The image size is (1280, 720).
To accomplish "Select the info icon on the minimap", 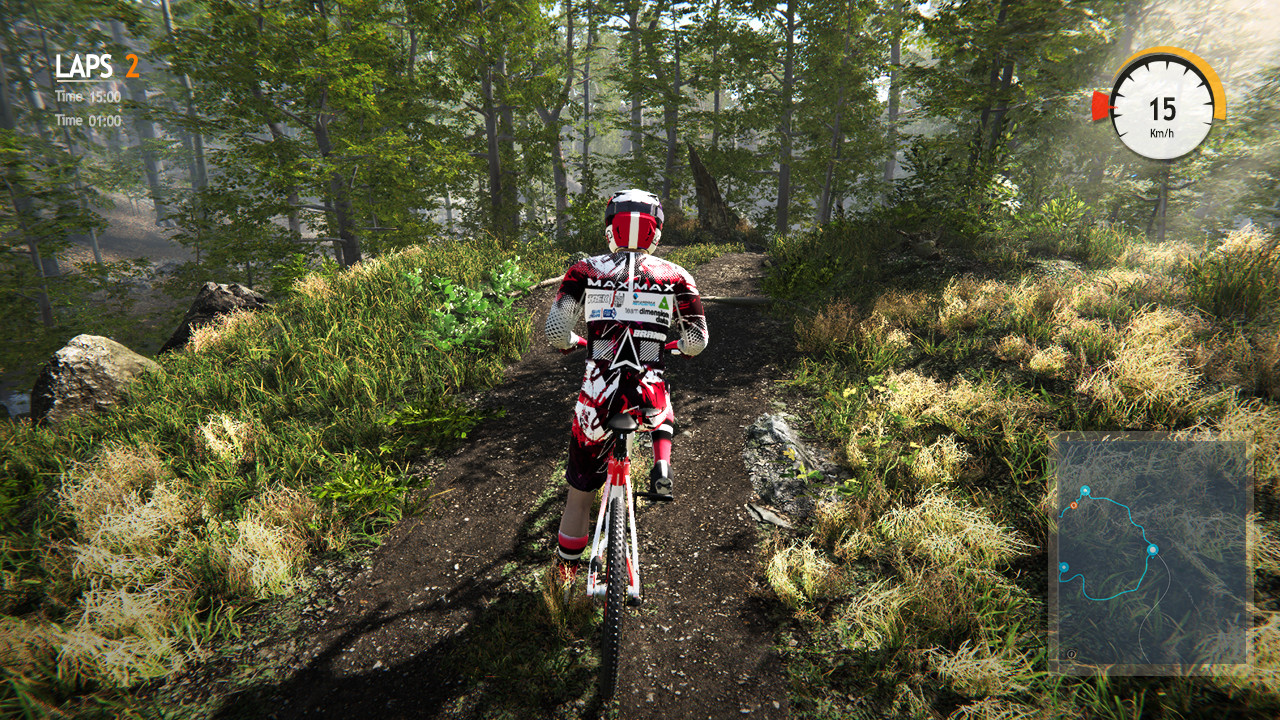I will [x=1072, y=653].
